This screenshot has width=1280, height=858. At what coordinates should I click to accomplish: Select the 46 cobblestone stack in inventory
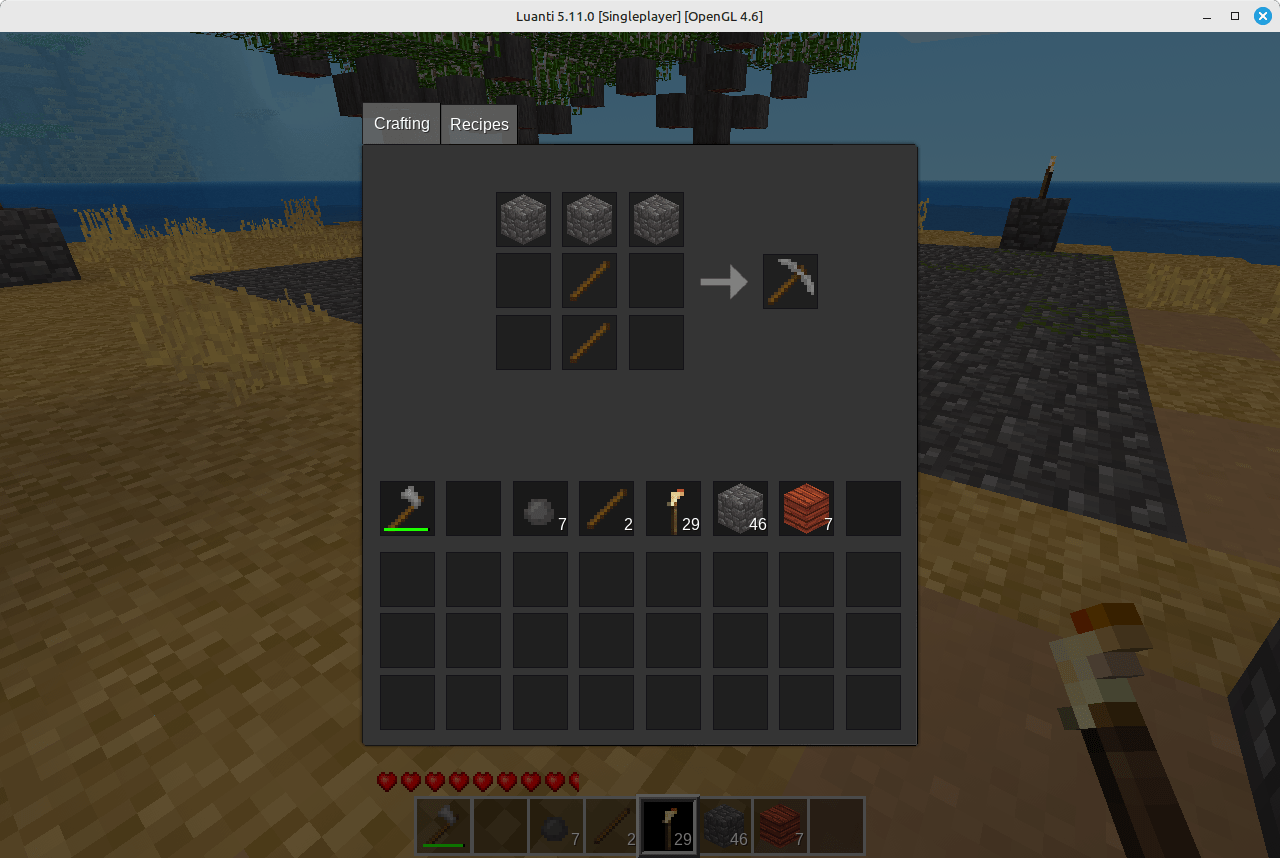(x=740, y=508)
